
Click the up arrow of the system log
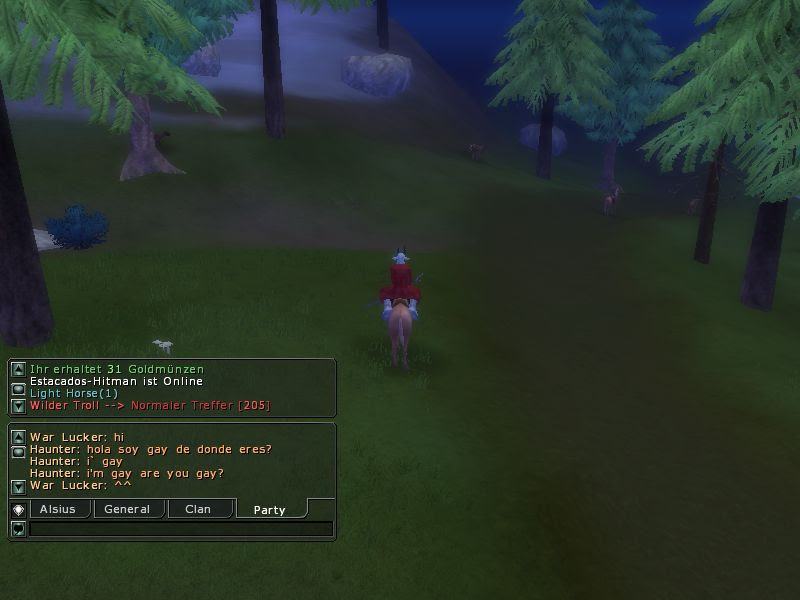18,370
